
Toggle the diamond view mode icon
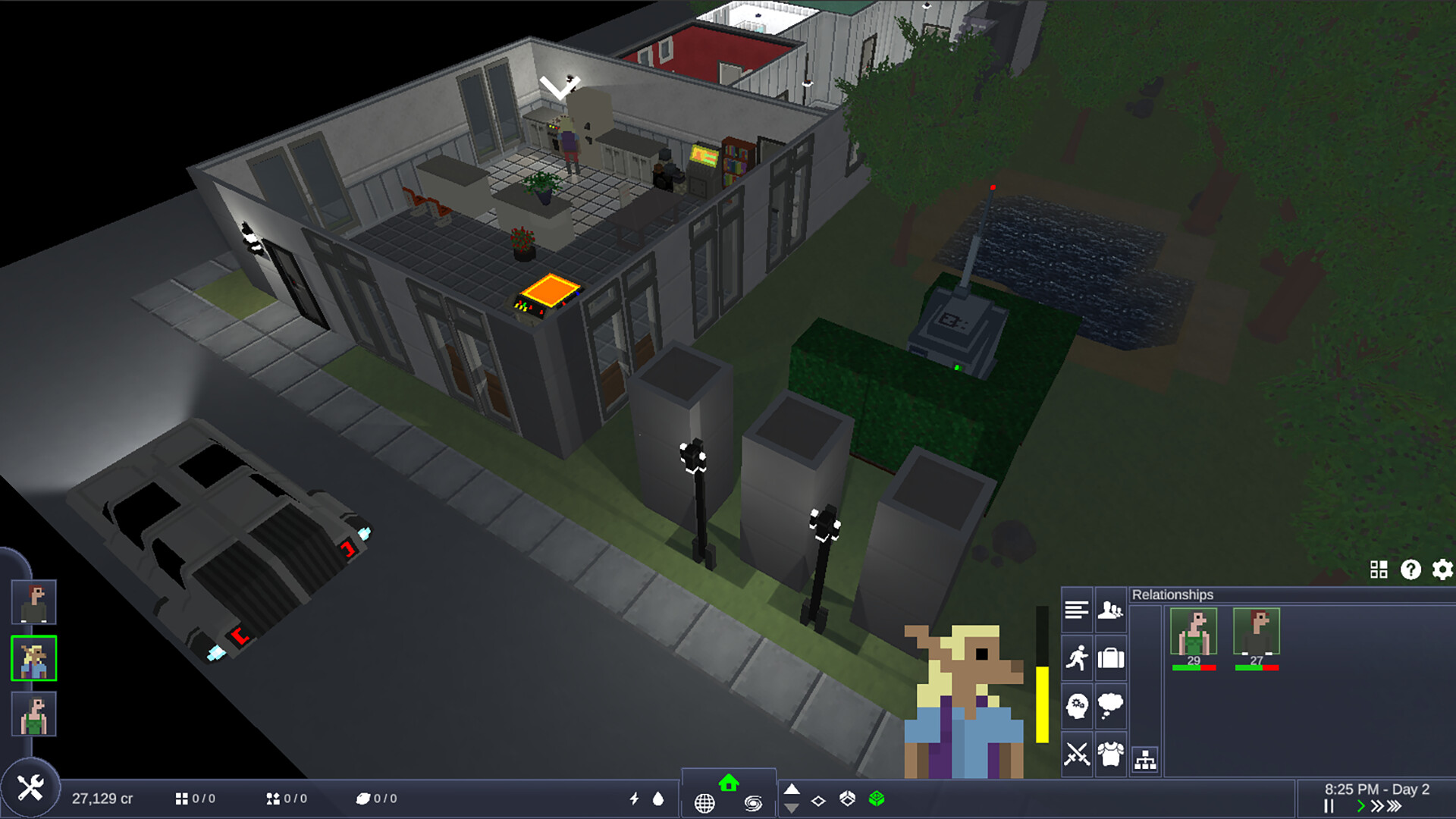818,802
